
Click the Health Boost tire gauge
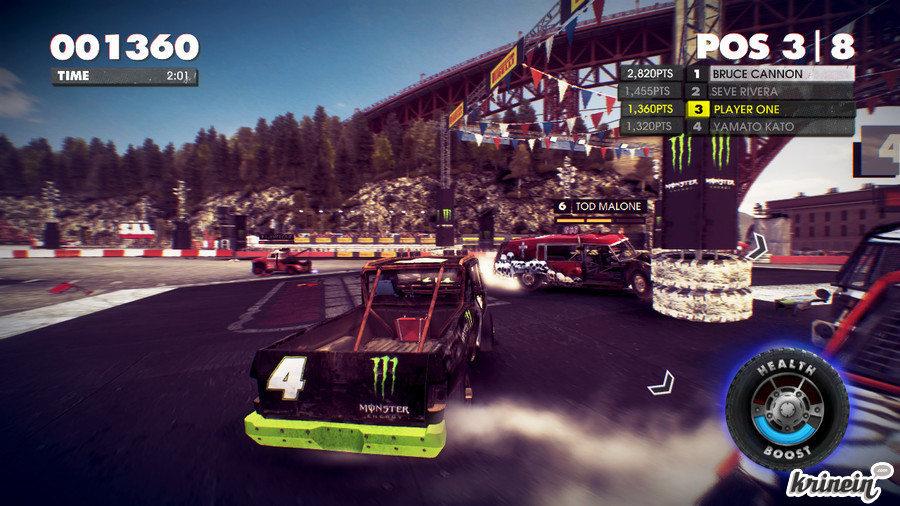pyautogui.click(x=787, y=407)
